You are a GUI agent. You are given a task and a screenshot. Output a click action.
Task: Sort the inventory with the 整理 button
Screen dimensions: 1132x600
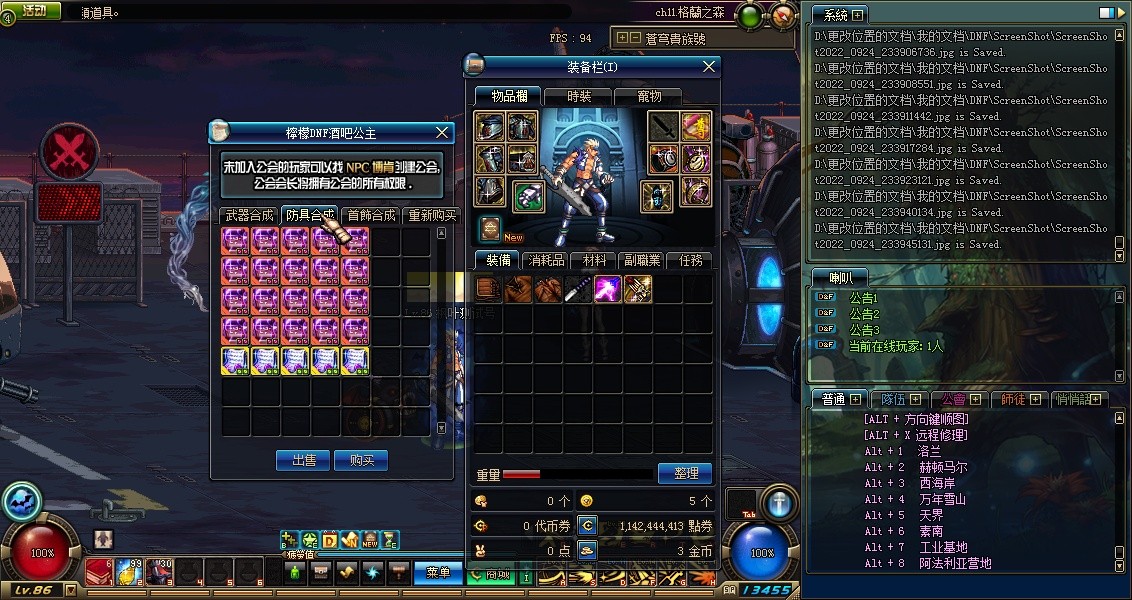pos(685,473)
